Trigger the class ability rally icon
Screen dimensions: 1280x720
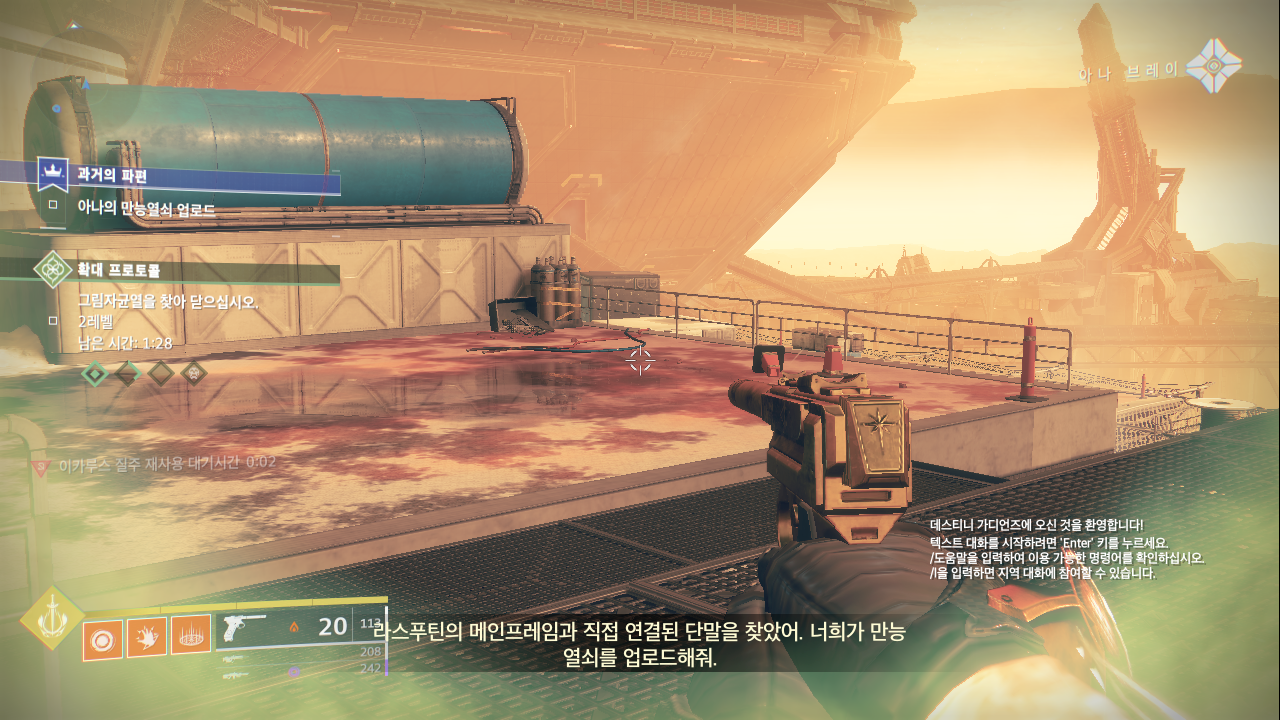(x=190, y=638)
